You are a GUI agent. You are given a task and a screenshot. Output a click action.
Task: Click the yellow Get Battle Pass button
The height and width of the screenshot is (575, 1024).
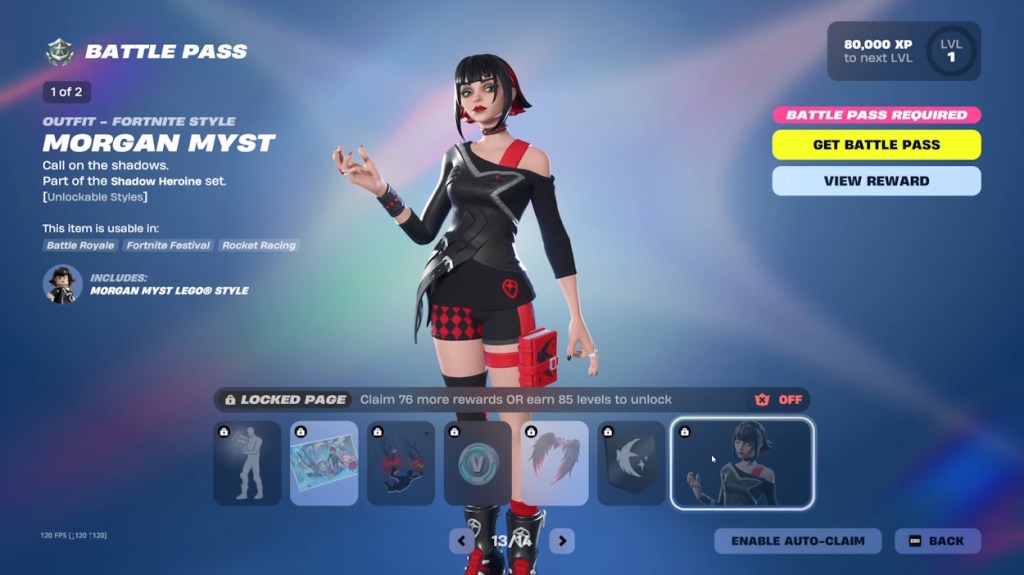tap(876, 145)
